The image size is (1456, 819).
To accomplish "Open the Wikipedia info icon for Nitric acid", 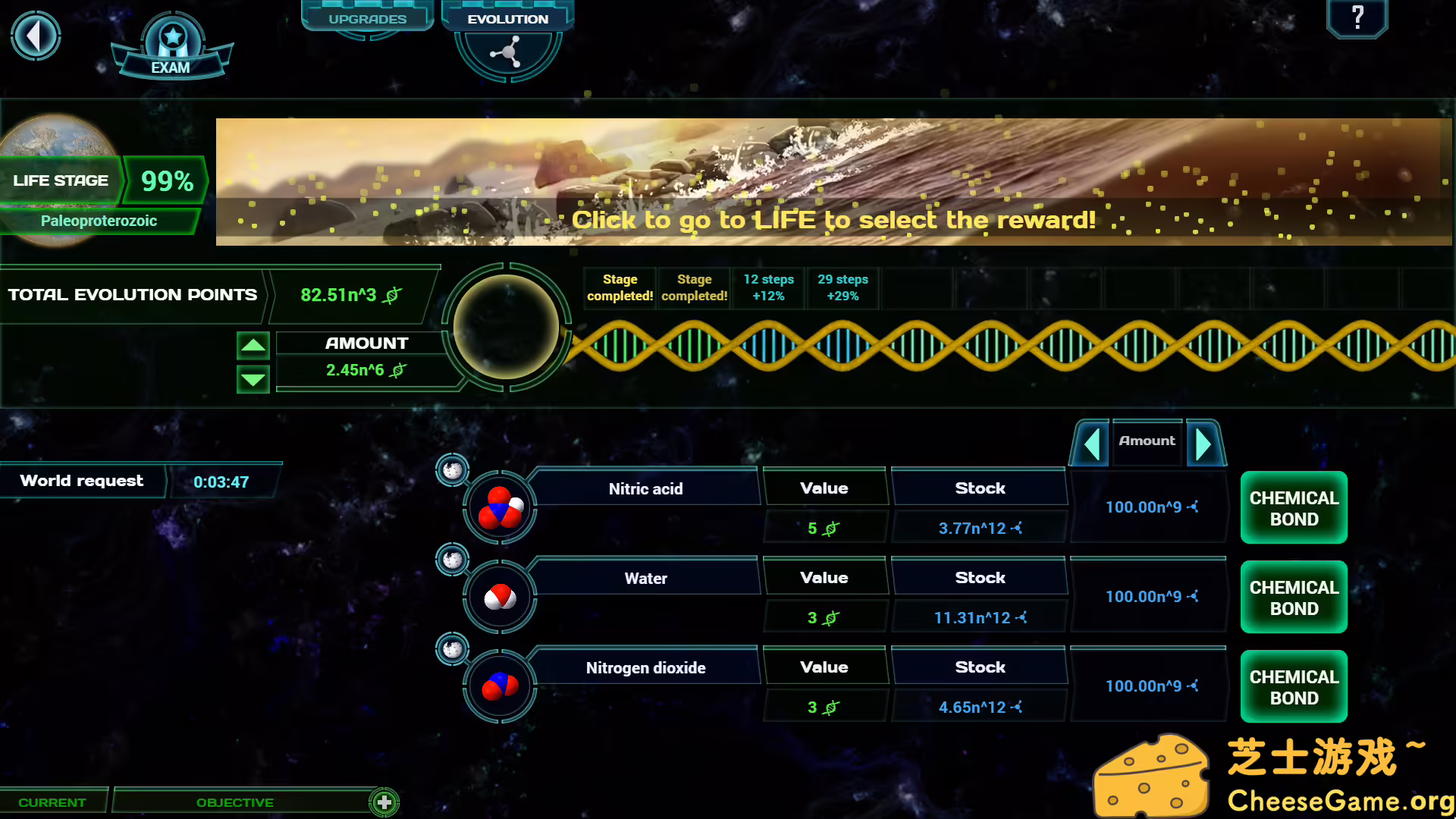I will [x=452, y=470].
